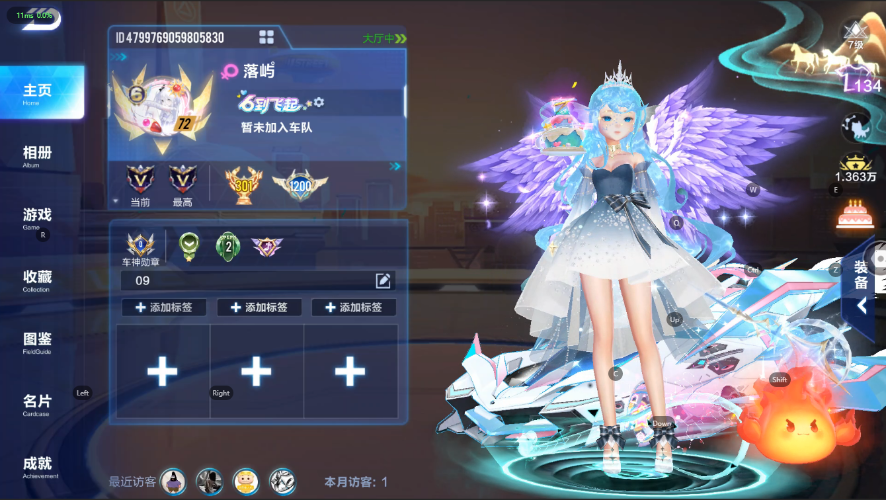Open the birthday cake icon
The image size is (886, 500).
point(856,214)
